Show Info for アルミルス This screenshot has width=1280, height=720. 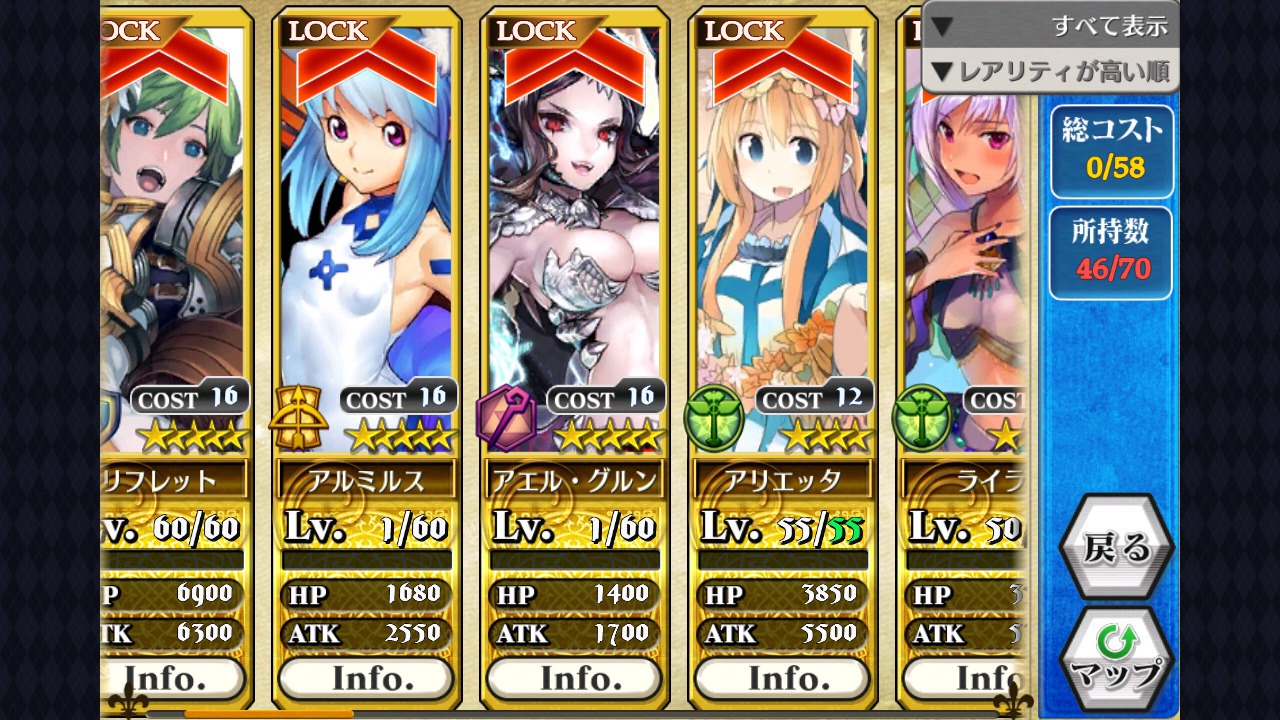366,678
